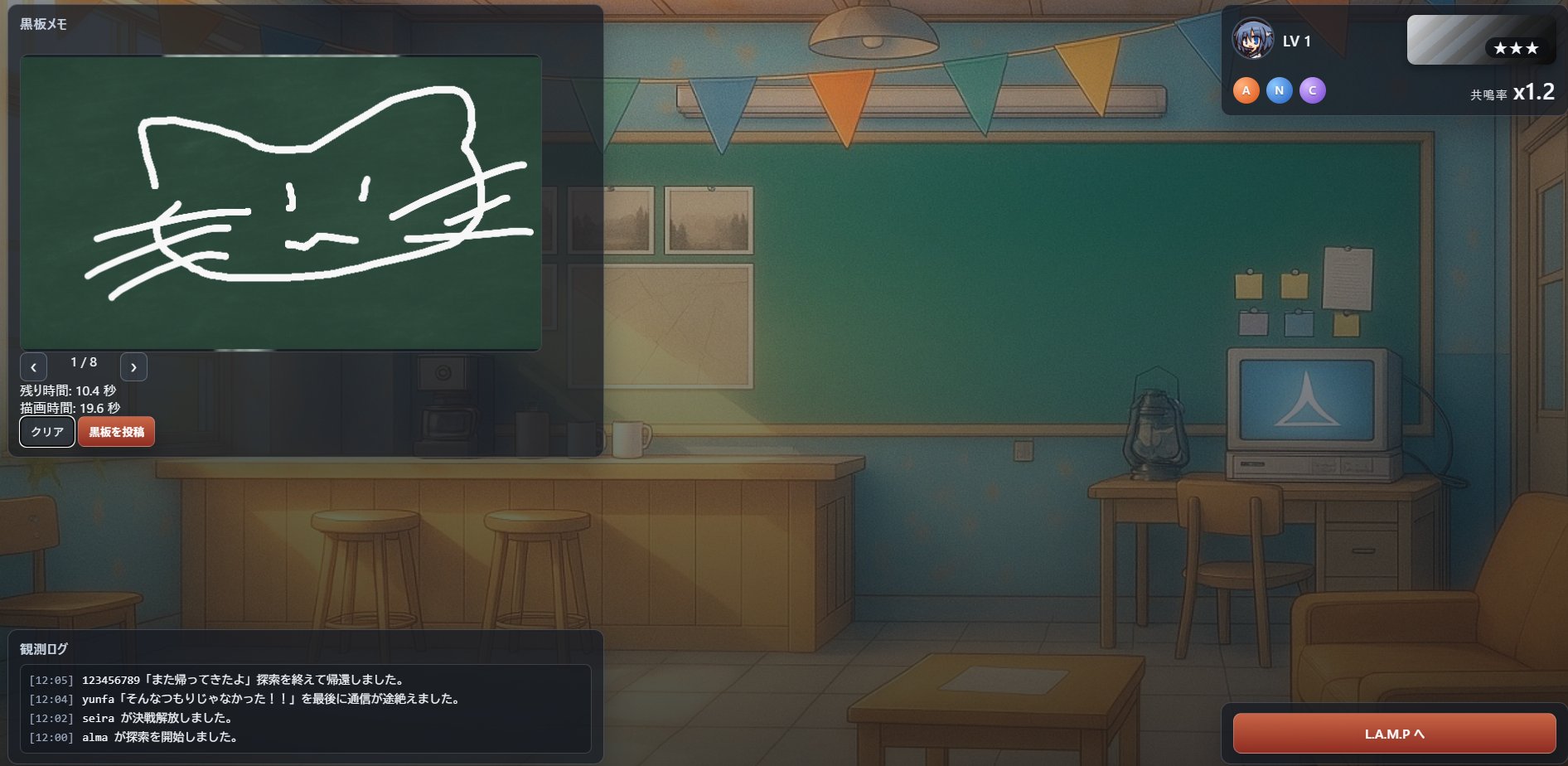Screen dimensions: 1568x766
Task: Advance to the next blackboard page
Action: coord(133,366)
